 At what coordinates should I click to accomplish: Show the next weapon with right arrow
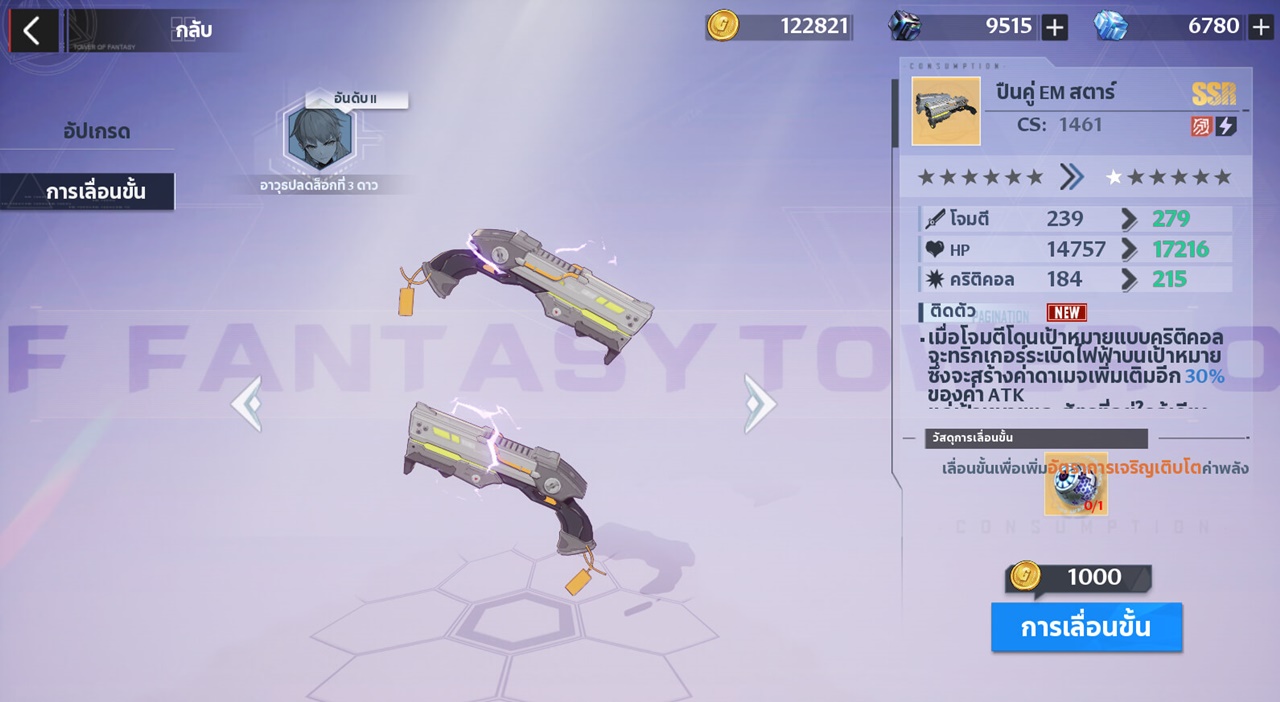click(759, 404)
